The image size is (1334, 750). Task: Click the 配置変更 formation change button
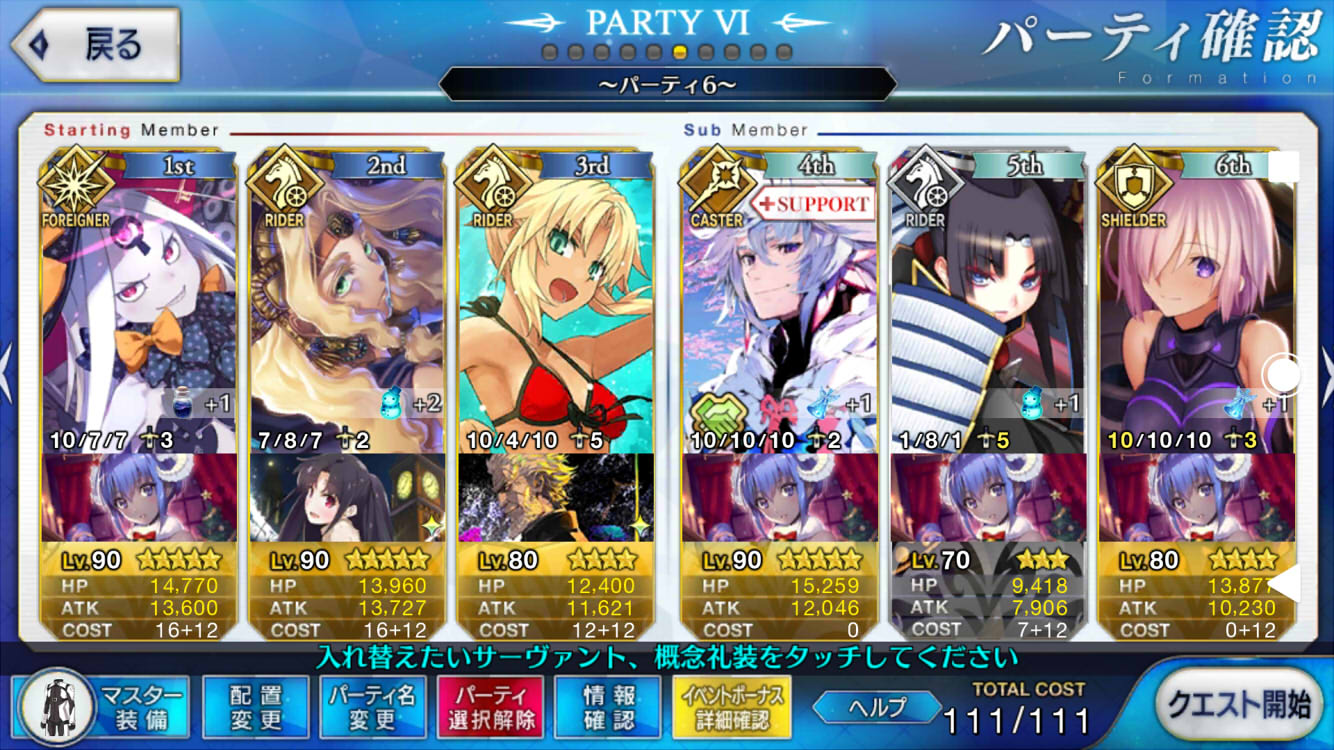[x=255, y=708]
